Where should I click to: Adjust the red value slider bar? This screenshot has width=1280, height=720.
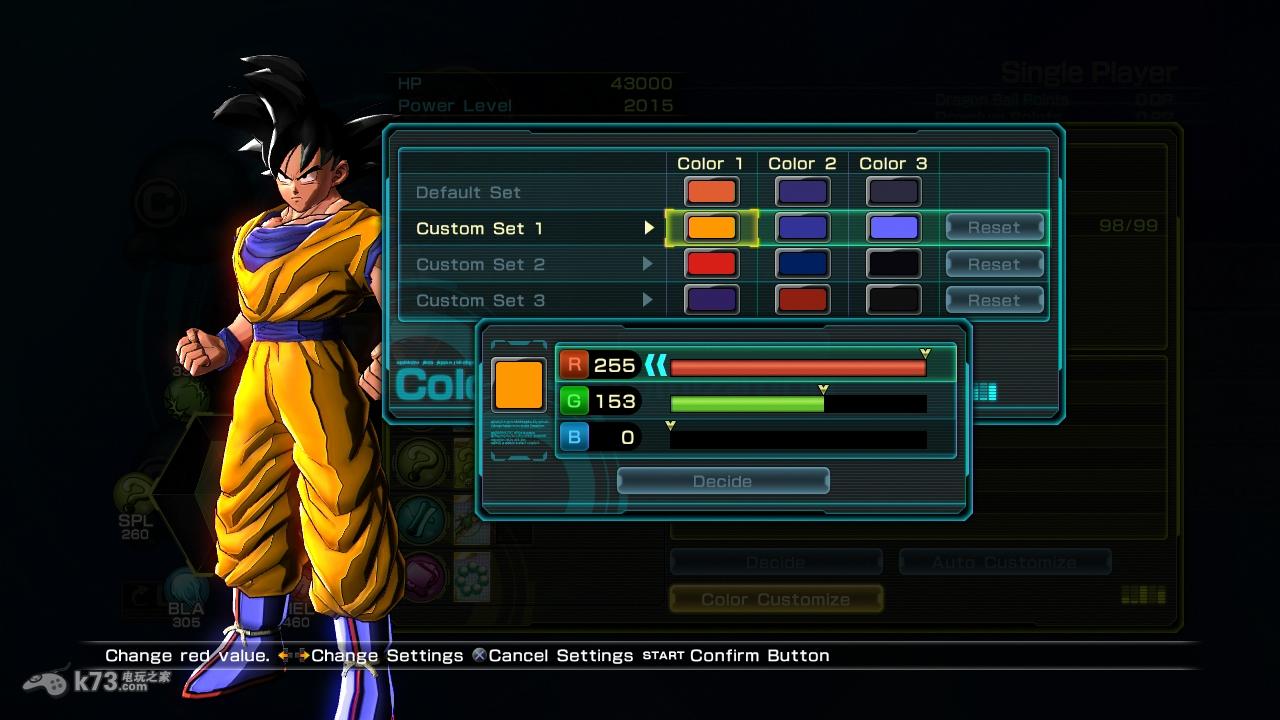pos(798,368)
